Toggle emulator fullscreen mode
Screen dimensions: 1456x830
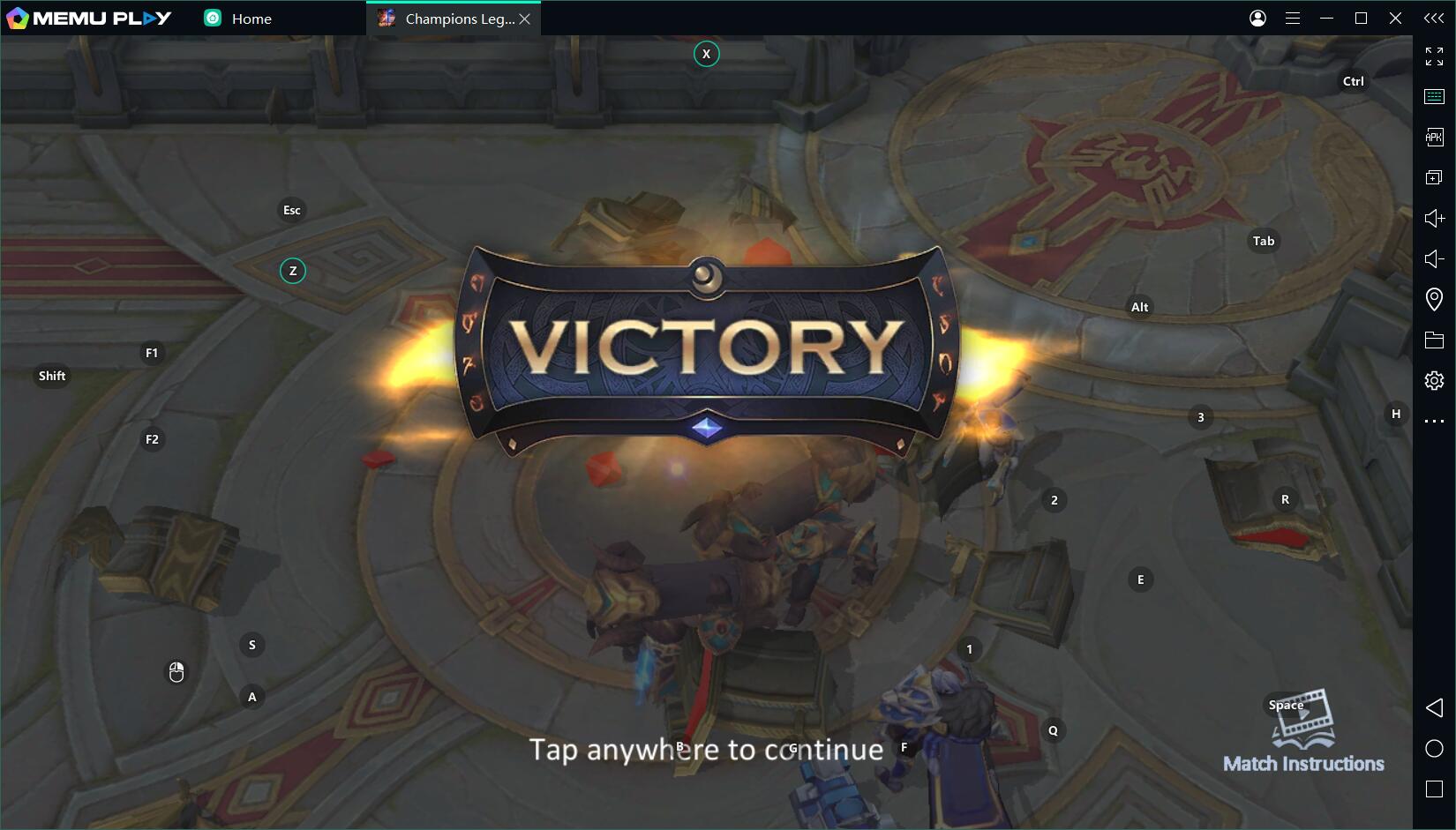pyautogui.click(x=1434, y=56)
